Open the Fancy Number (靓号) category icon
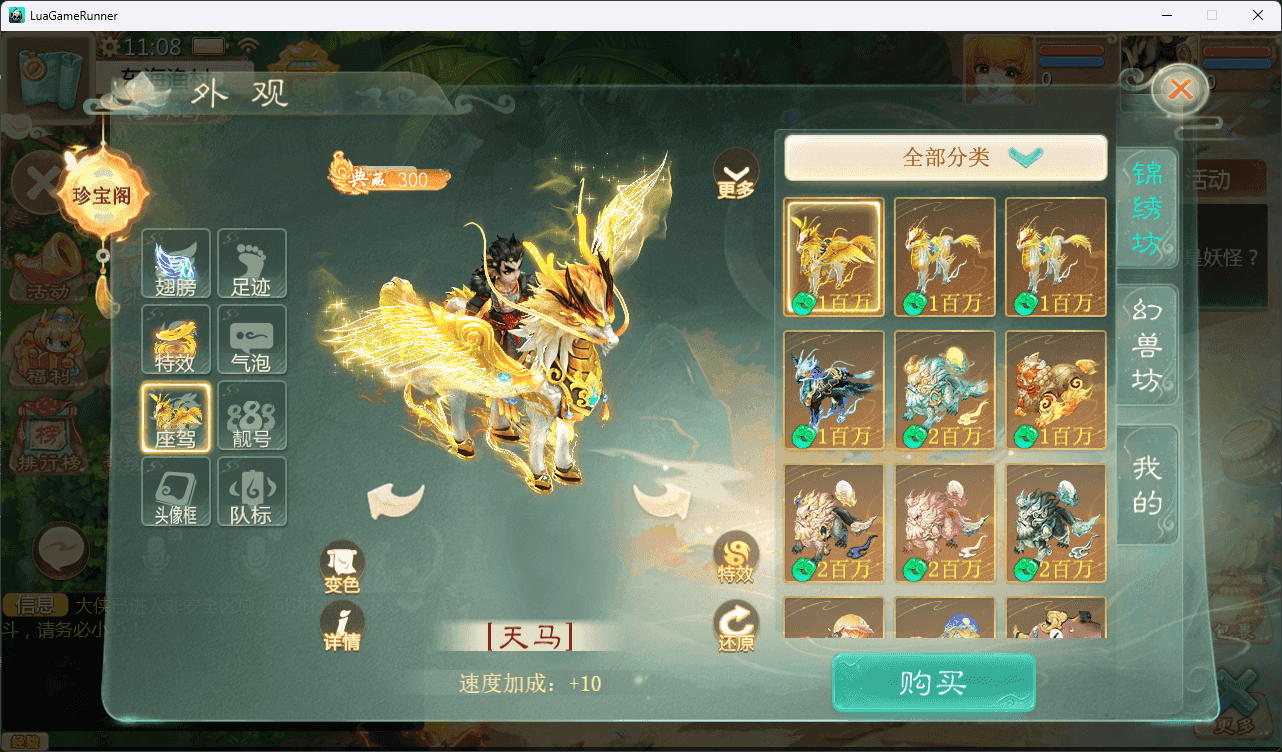 pyautogui.click(x=252, y=416)
